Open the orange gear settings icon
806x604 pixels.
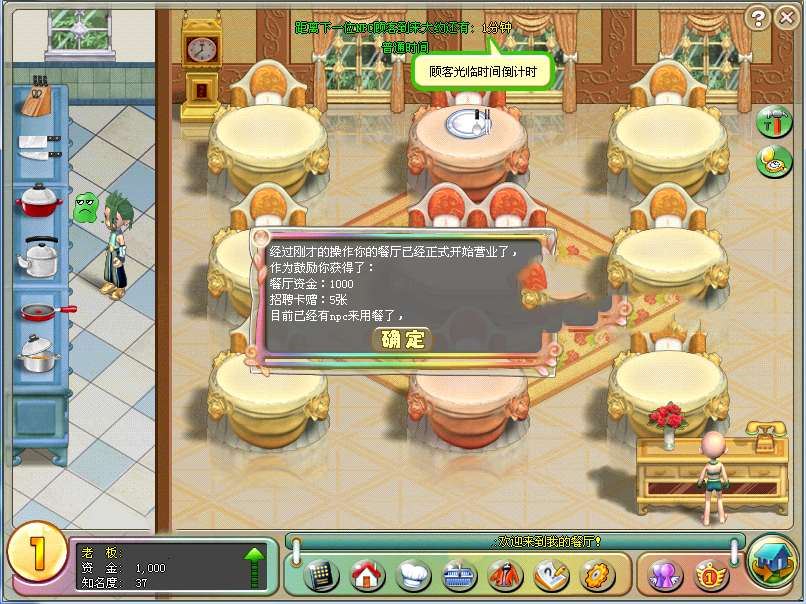[x=597, y=575]
